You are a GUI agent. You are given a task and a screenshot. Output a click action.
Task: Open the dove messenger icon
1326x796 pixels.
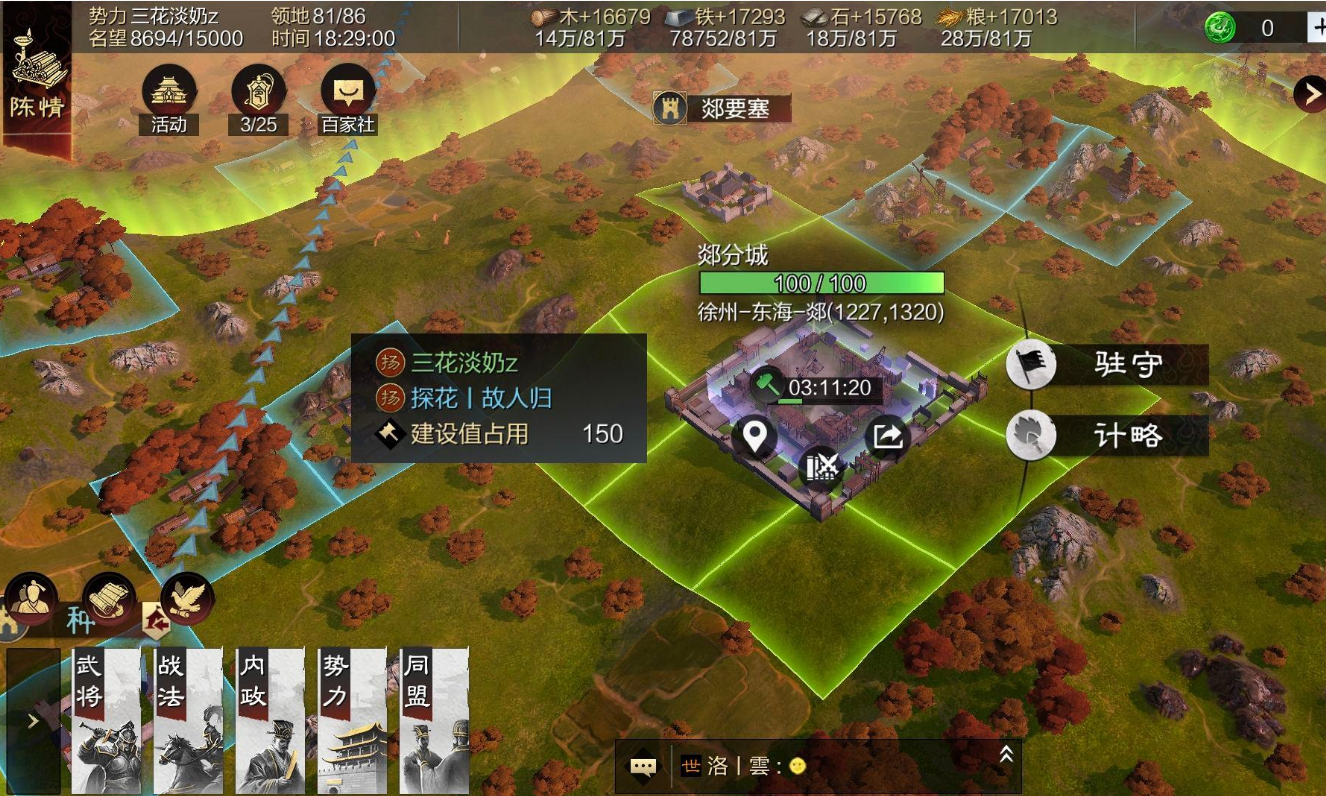(187, 596)
